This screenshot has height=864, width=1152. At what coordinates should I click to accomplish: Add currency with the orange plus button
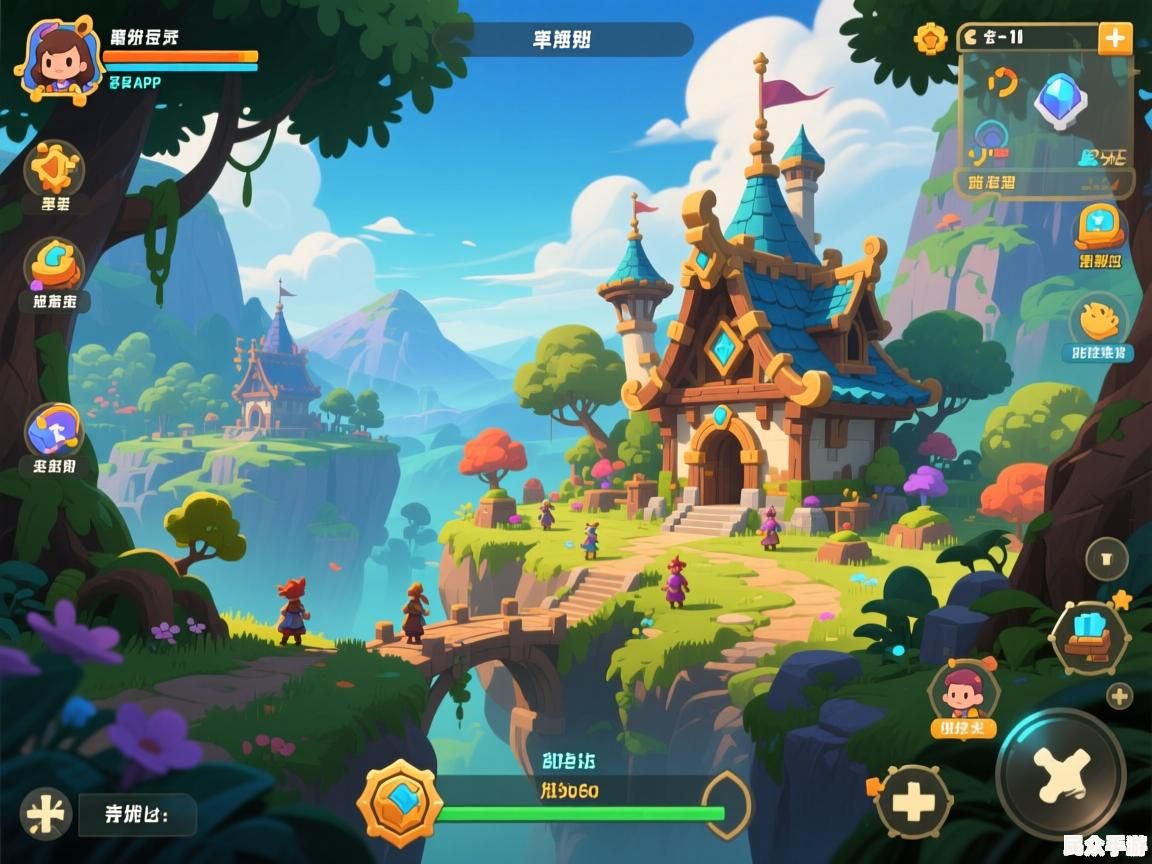[1114, 39]
